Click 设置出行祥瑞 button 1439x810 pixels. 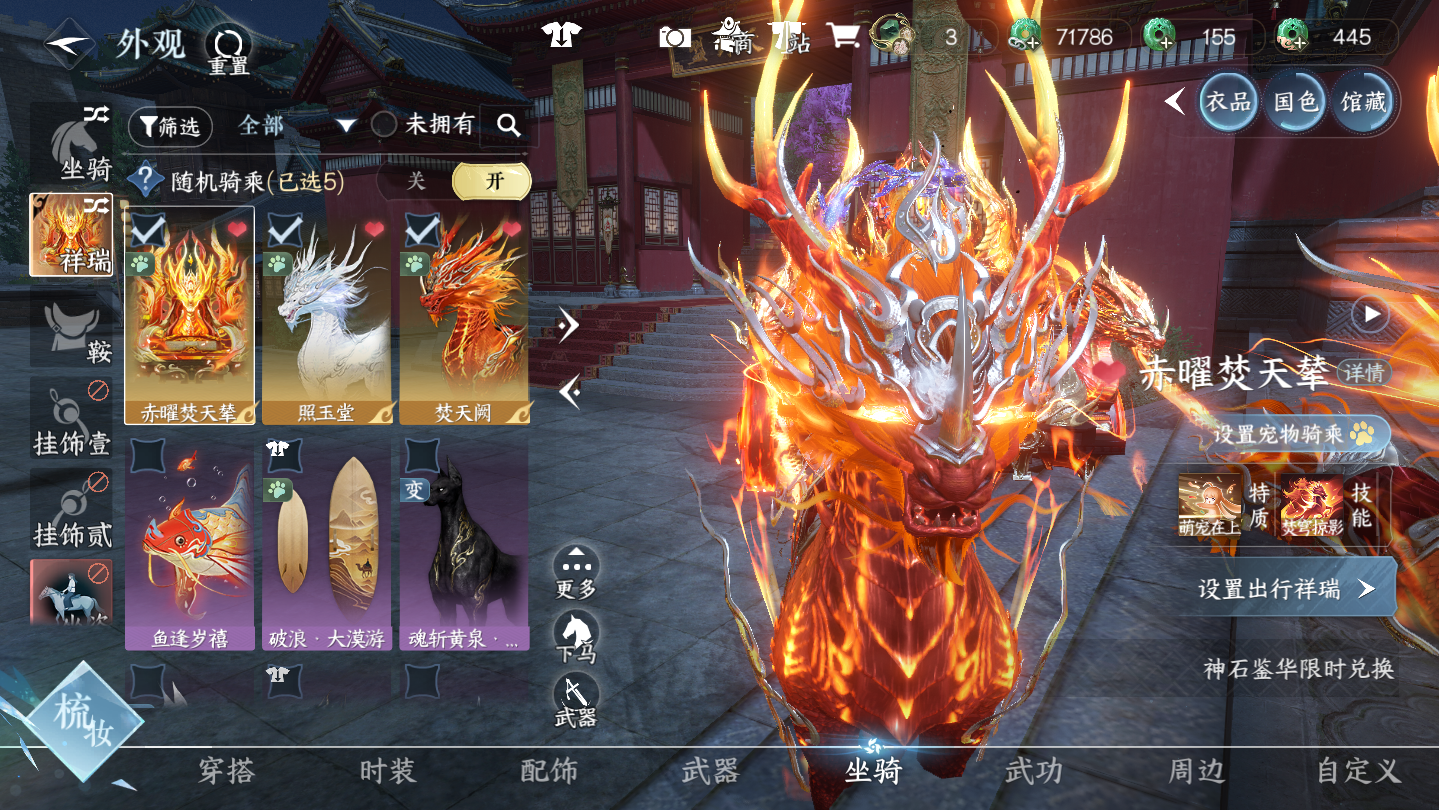(1285, 589)
